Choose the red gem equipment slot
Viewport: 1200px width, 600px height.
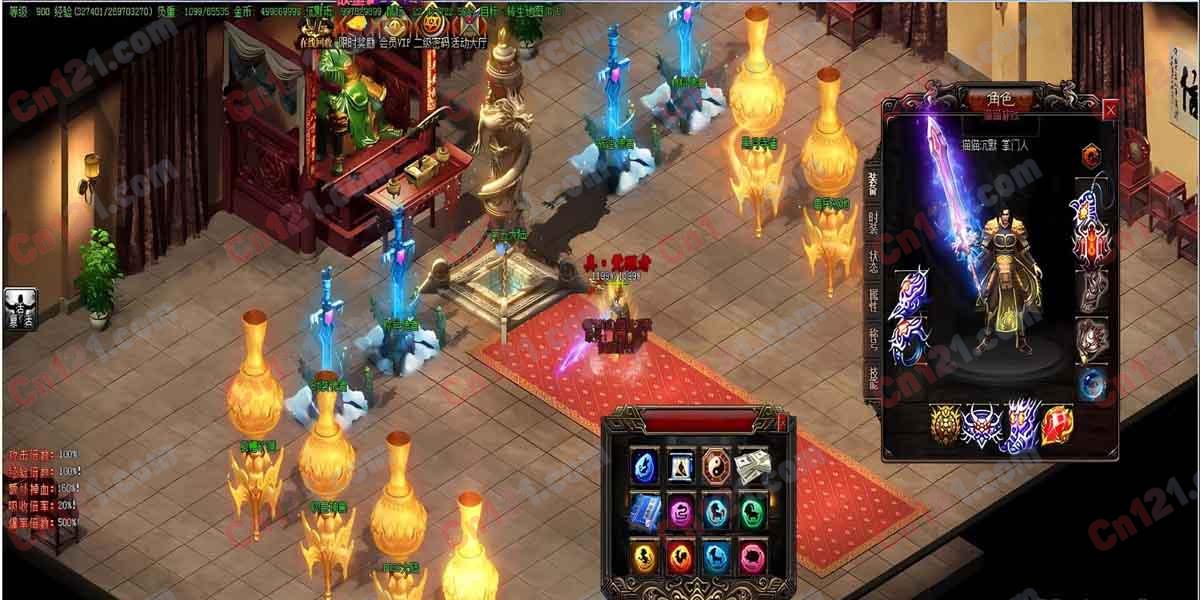click(1057, 424)
